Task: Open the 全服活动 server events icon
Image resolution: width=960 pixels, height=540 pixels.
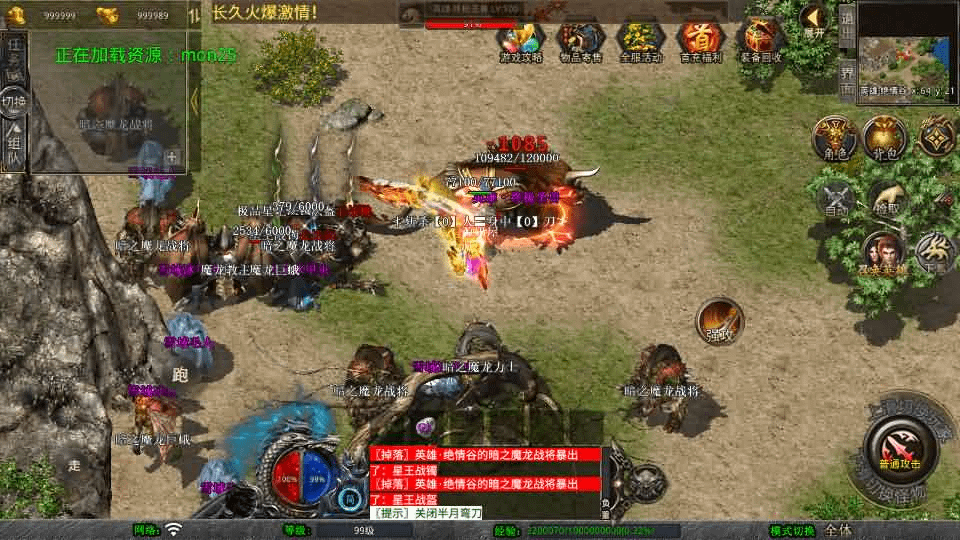Action: point(640,40)
